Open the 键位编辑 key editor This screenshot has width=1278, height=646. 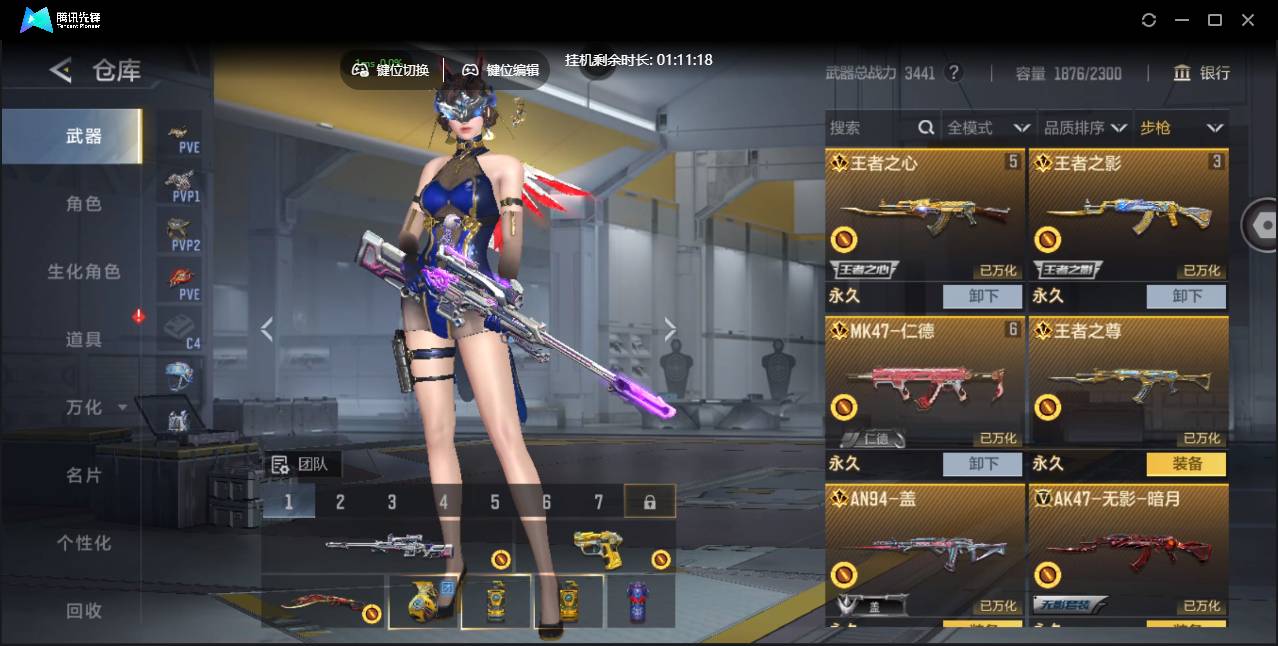501,70
